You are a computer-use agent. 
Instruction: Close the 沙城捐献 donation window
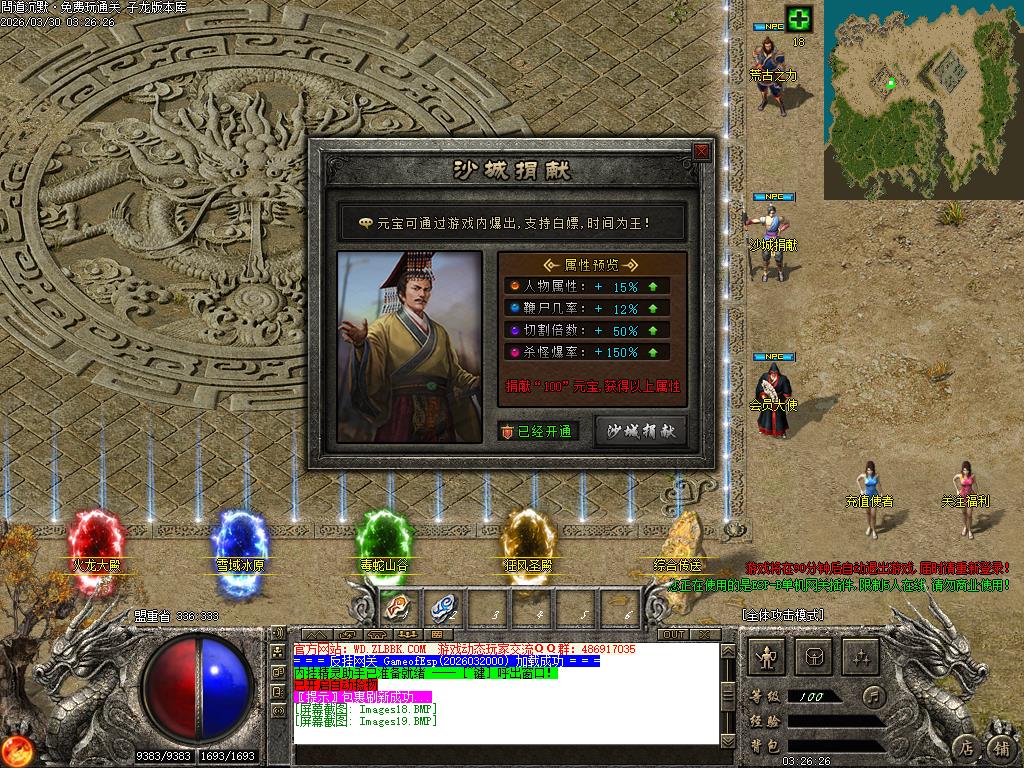click(x=701, y=151)
